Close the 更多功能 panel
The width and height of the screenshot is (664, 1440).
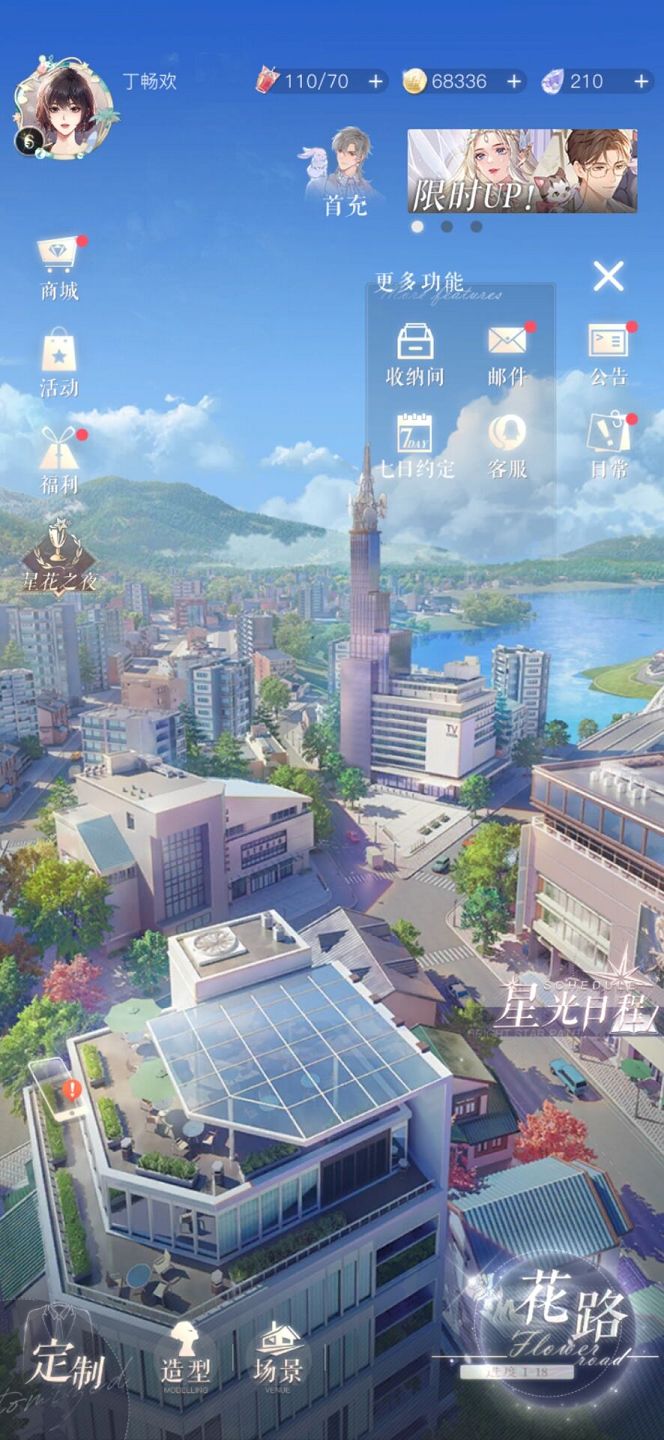(608, 276)
